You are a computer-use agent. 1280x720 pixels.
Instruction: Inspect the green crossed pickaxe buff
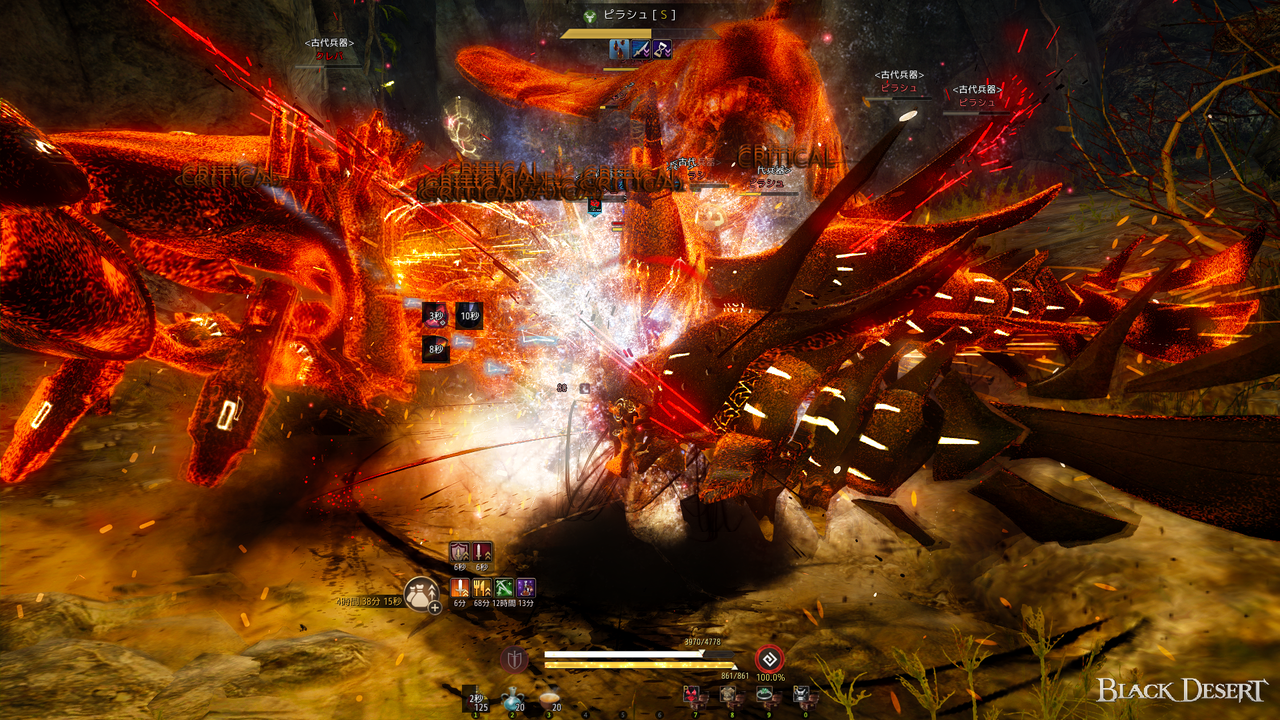coord(504,588)
